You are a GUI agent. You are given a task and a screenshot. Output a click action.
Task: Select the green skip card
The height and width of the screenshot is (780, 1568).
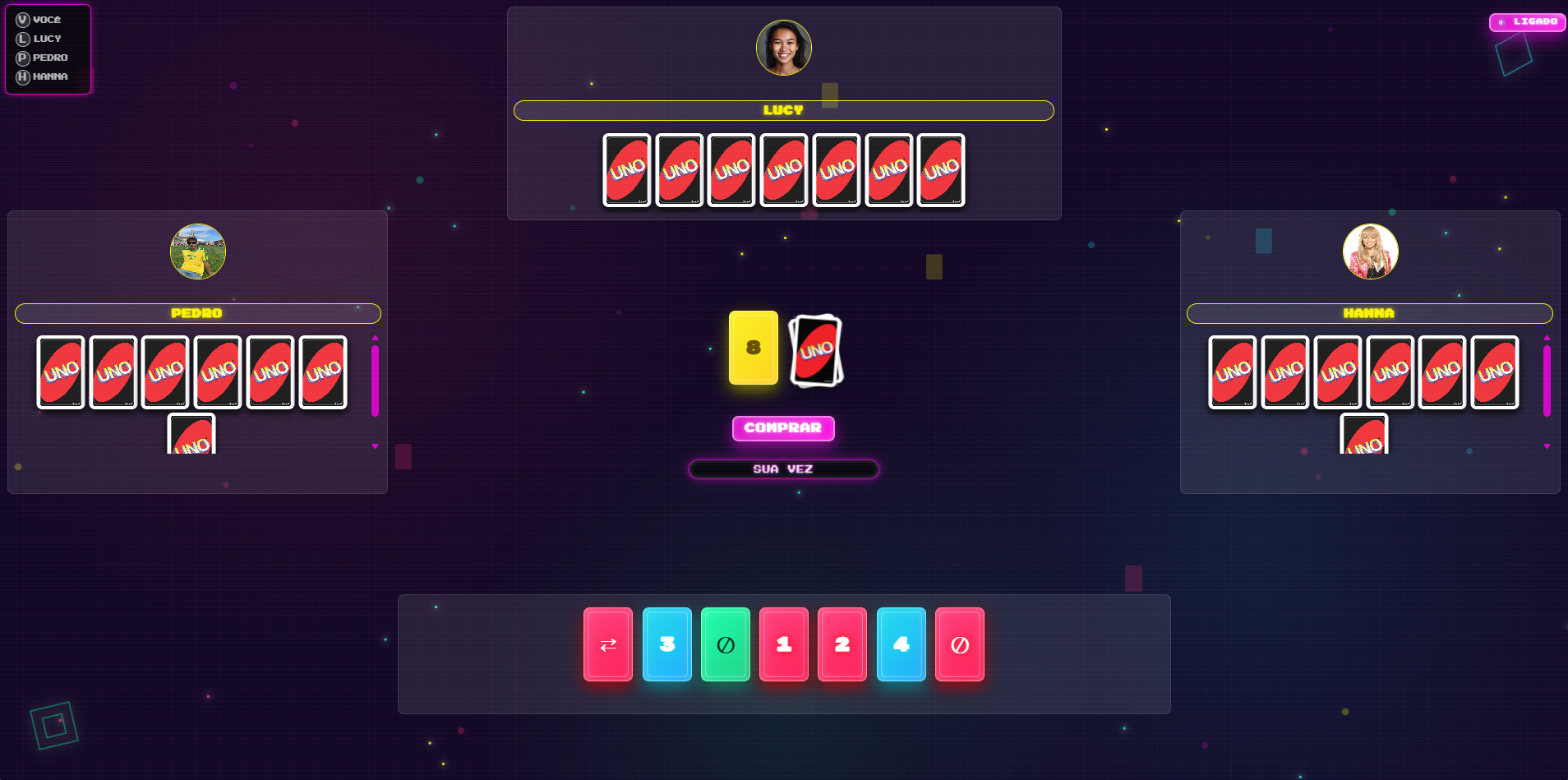coord(726,644)
